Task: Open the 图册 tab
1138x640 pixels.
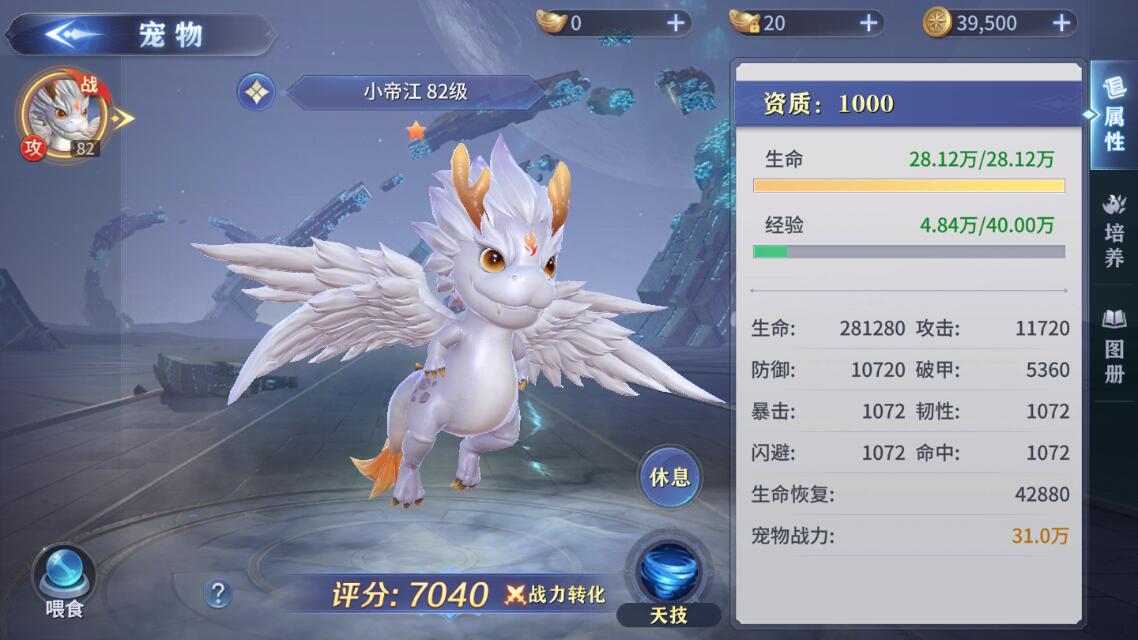Action: (1114, 345)
